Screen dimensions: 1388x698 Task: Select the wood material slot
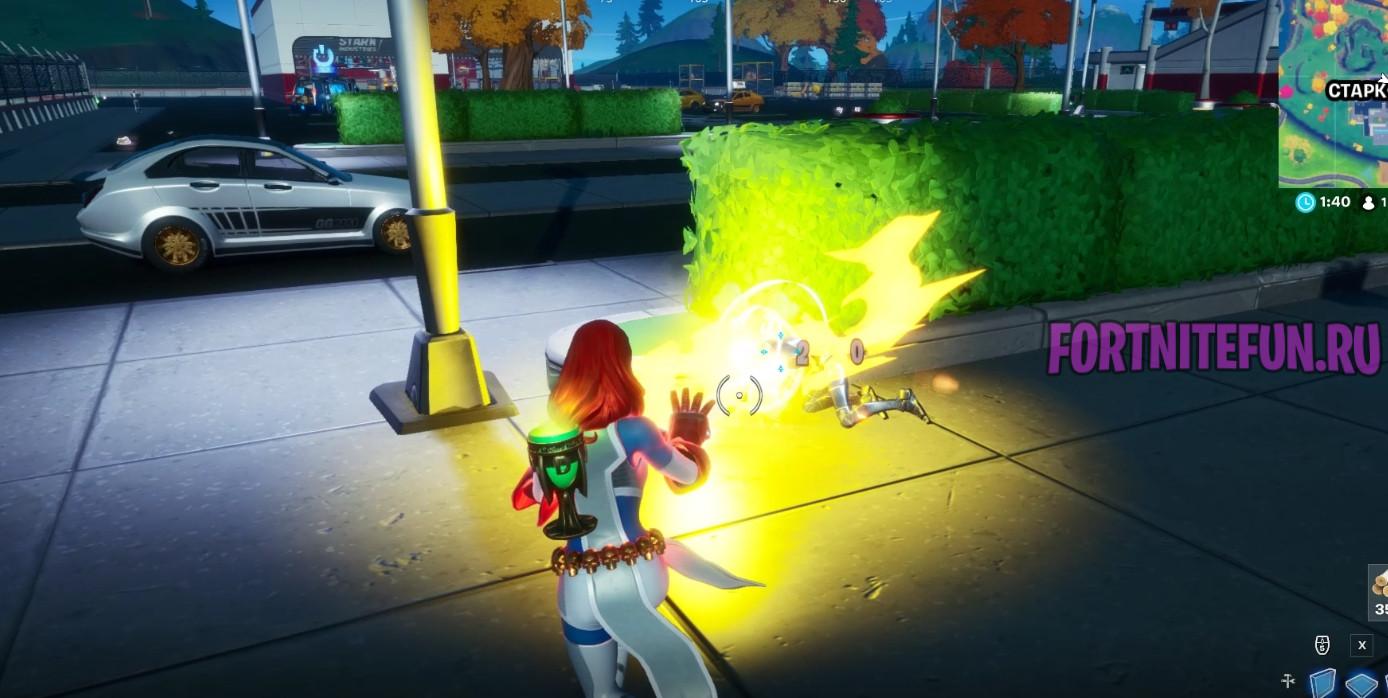click(1379, 588)
